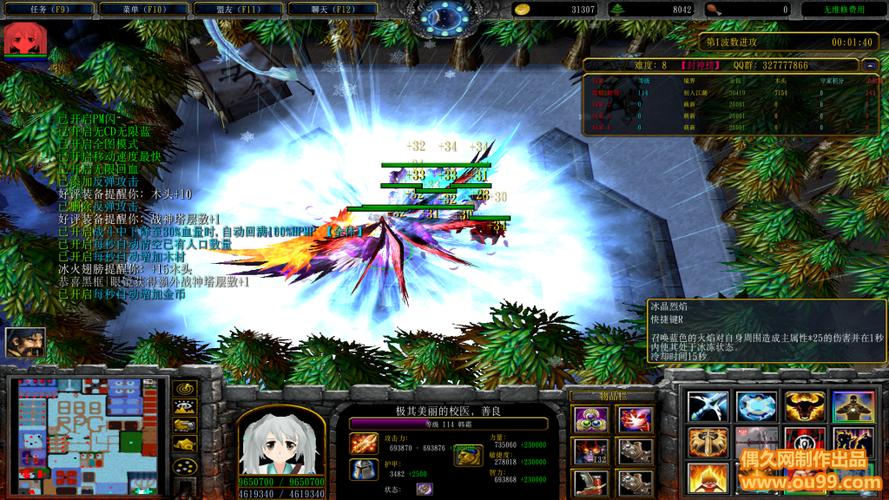889x500 pixels.
Task: Activate the blue ice crystal flame ability
Action: point(757,406)
